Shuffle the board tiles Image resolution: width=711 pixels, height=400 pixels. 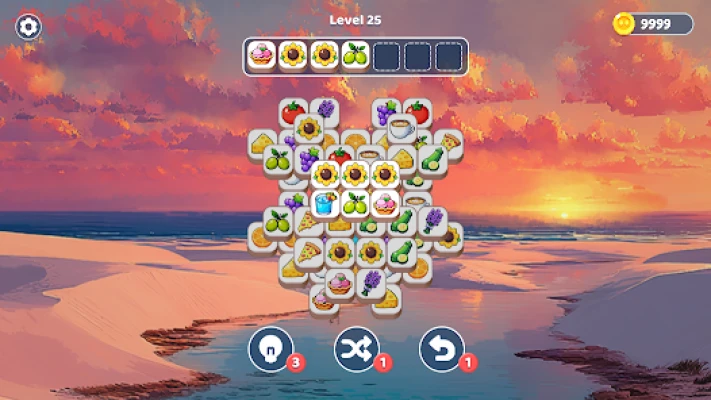click(x=356, y=348)
